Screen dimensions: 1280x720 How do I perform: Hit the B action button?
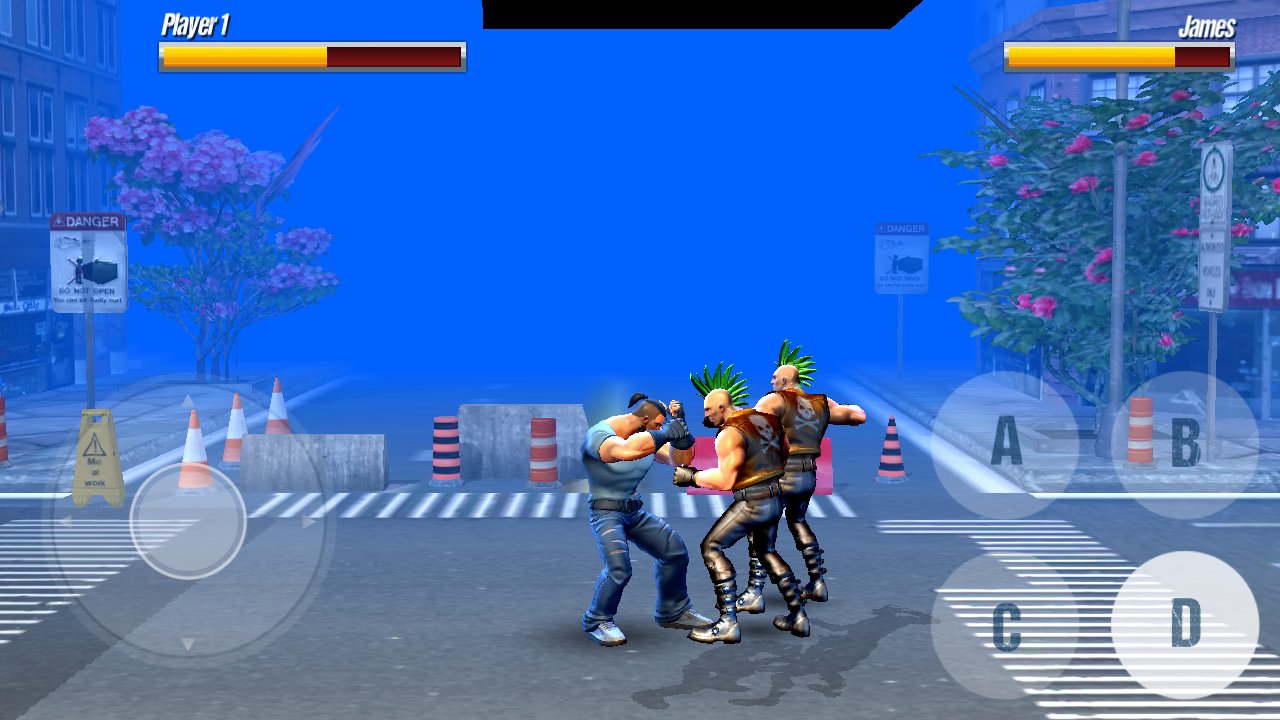tap(1185, 444)
